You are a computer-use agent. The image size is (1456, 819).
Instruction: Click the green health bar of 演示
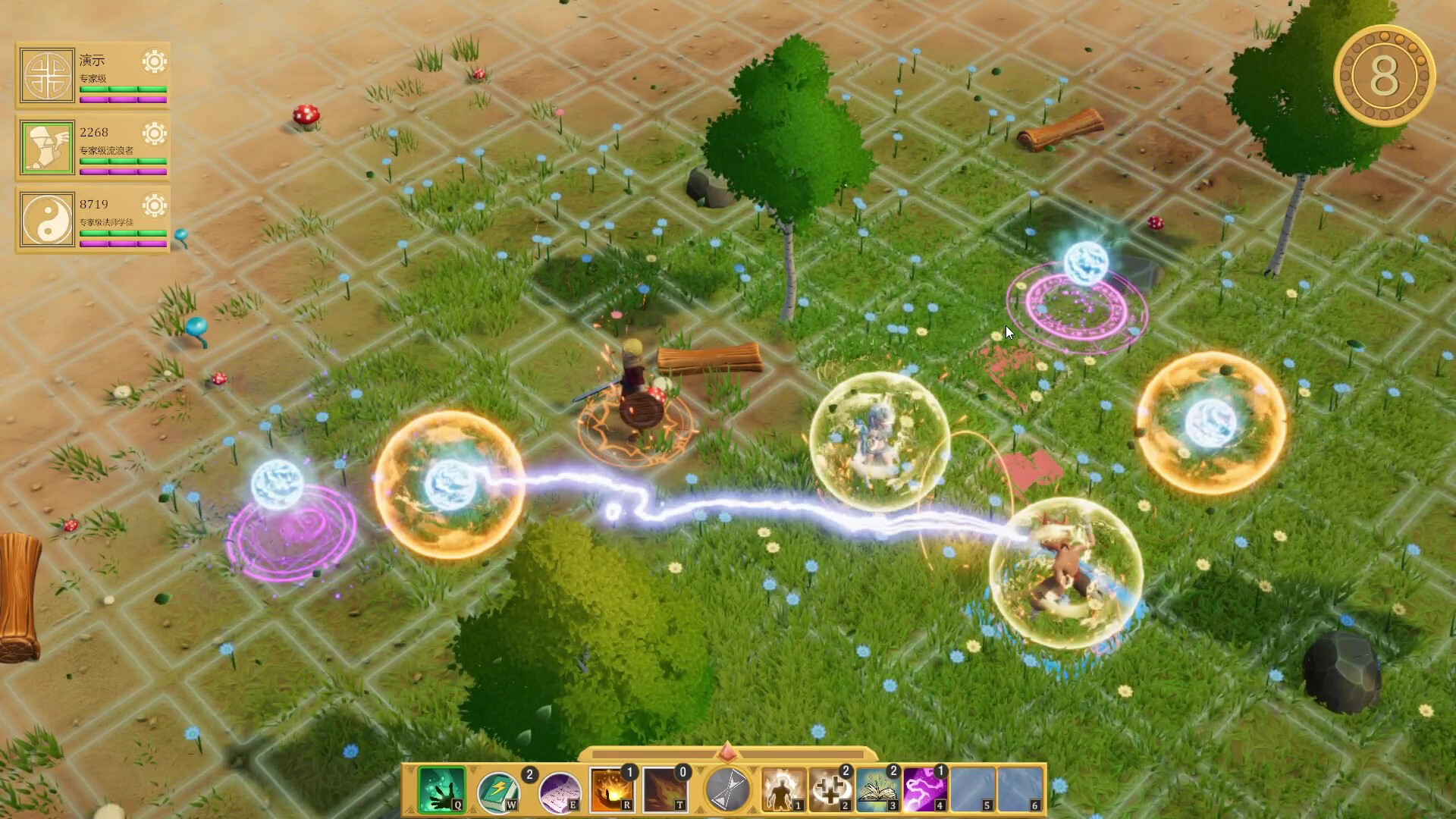(x=122, y=89)
